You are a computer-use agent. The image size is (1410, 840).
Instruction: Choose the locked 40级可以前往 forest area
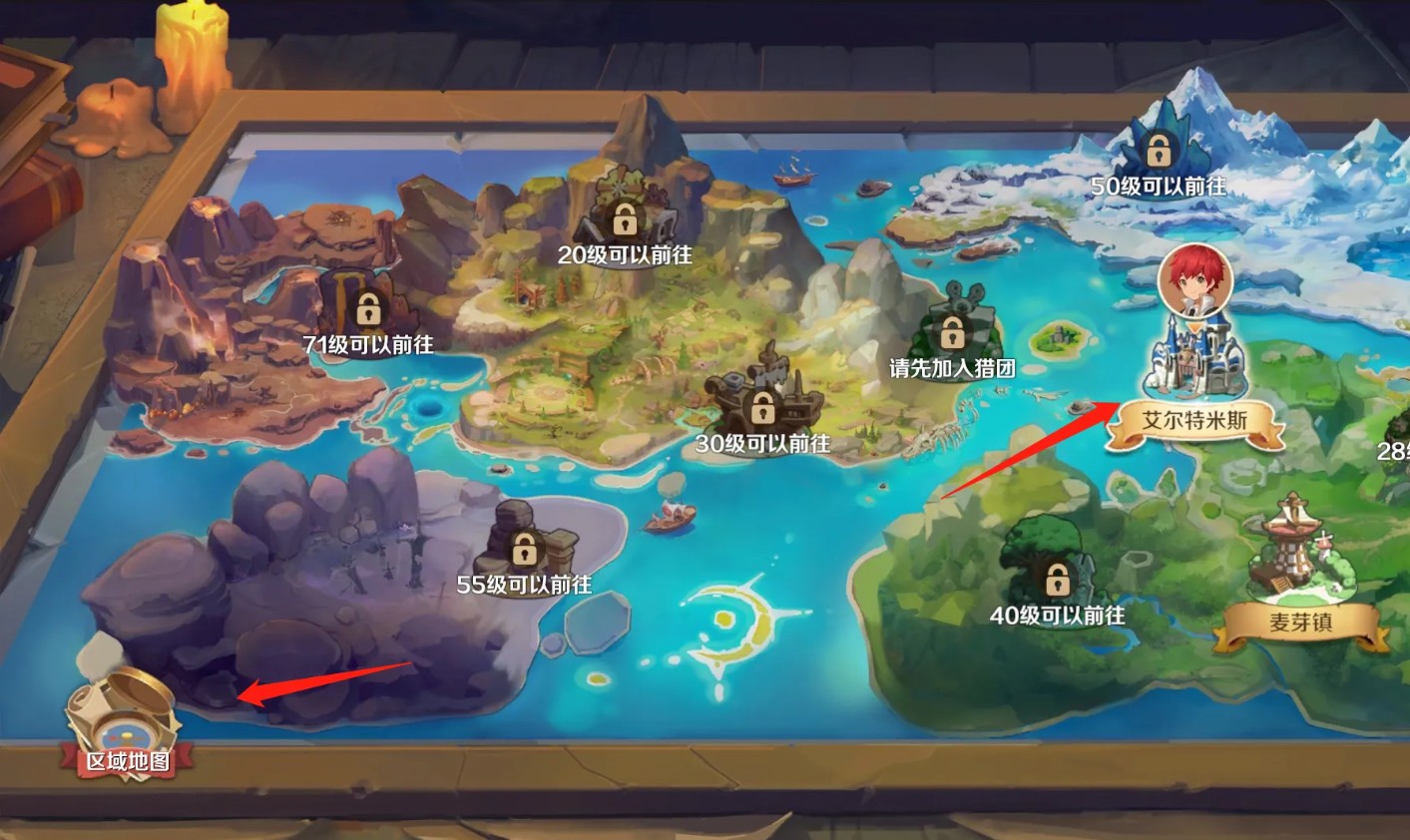pyautogui.click(x=1056, y=579)
